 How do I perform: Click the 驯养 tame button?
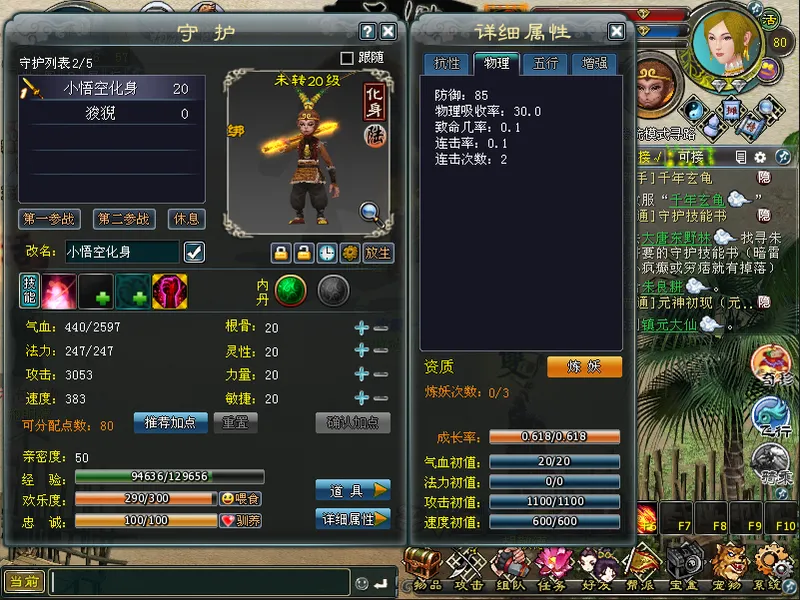(241, 521)
